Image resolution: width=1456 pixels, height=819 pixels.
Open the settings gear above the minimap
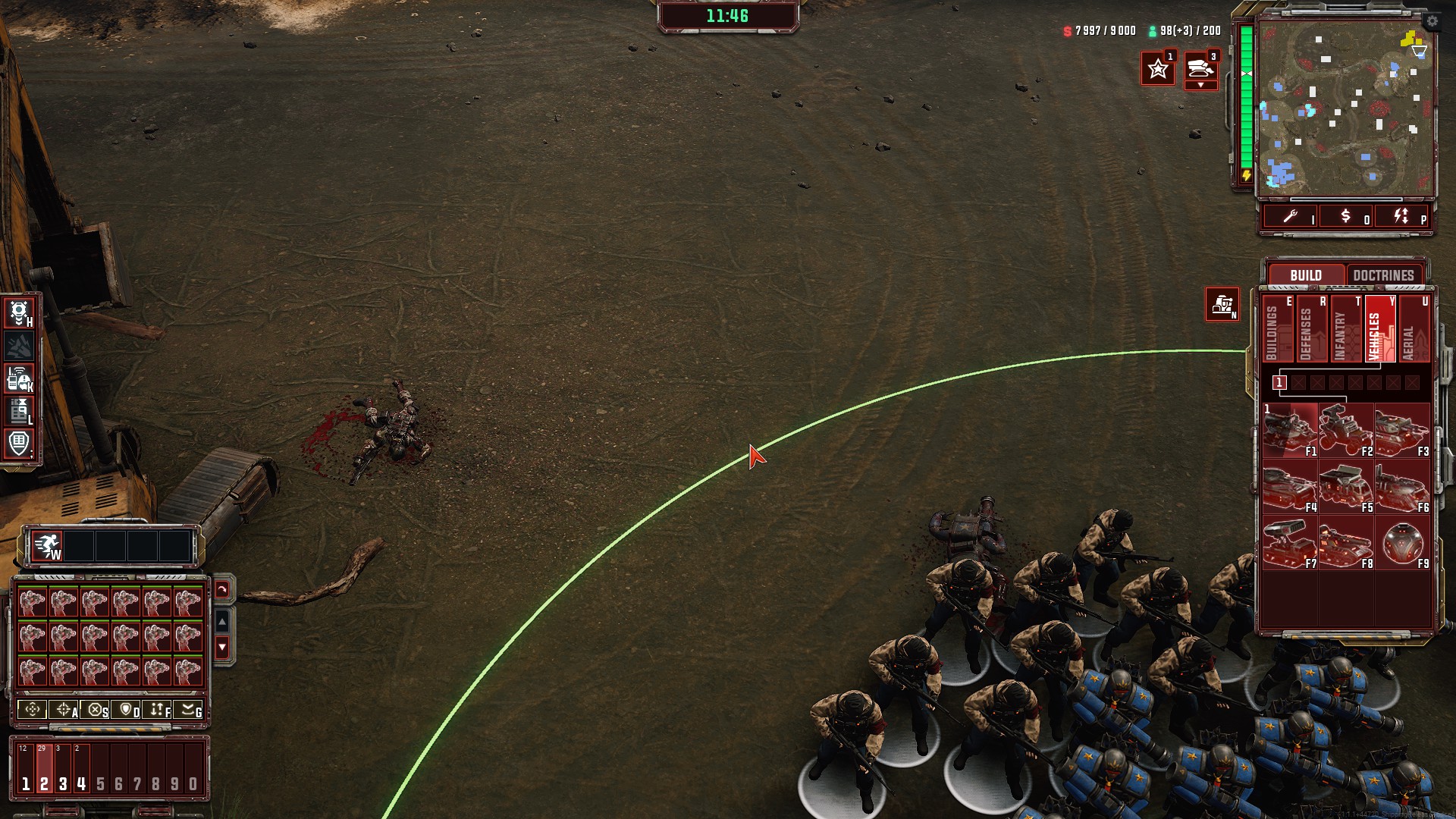click(1432, 21)
